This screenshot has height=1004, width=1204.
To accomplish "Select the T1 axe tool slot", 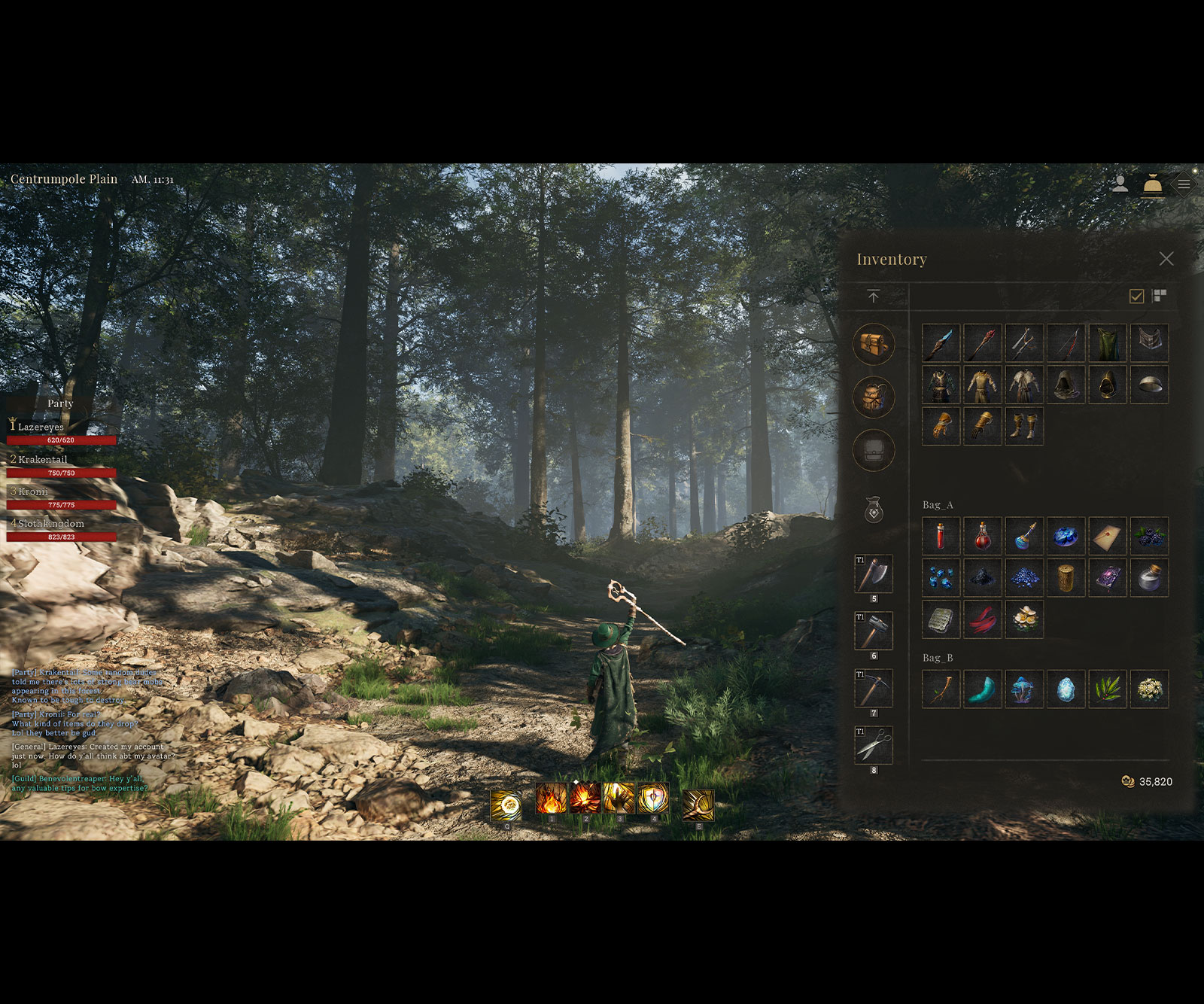I will click(x=874, y=574).
